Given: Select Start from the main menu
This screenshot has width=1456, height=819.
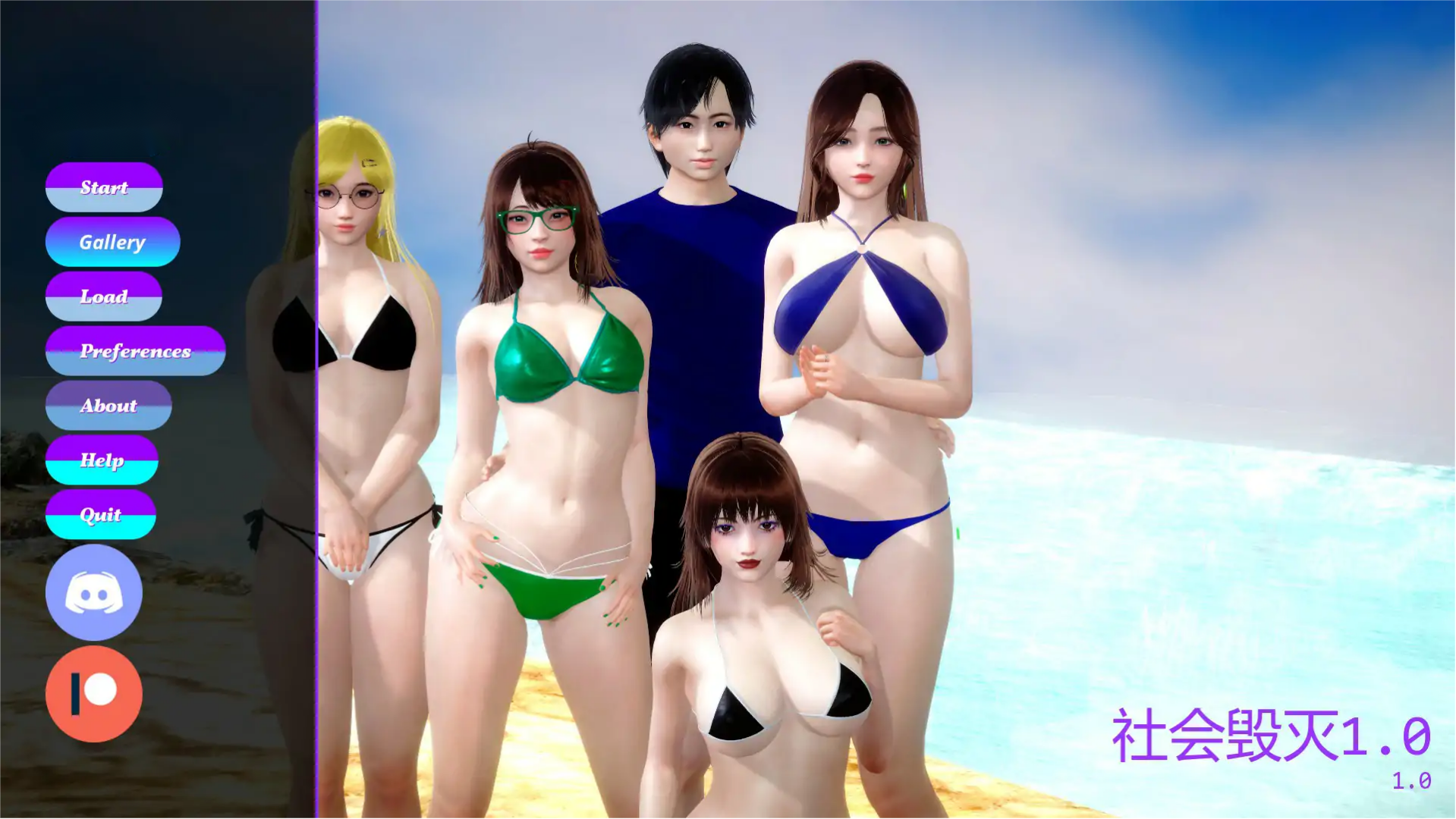Looking at the screenshot, I should [x=104, y=187].
